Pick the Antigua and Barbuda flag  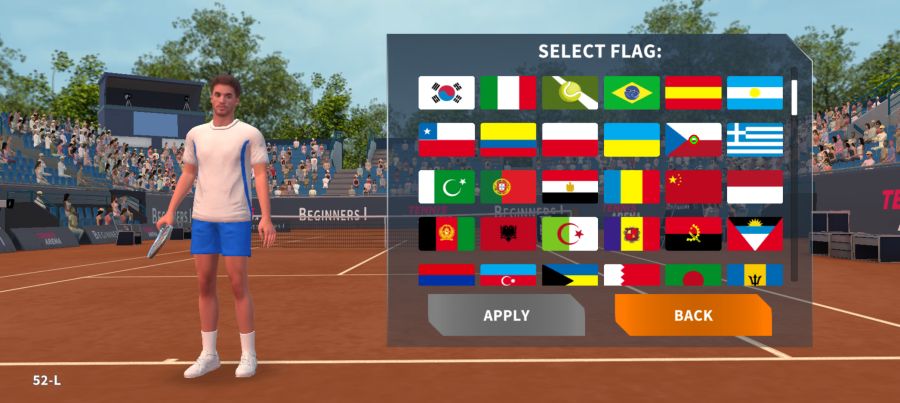(x=755, y=234)
